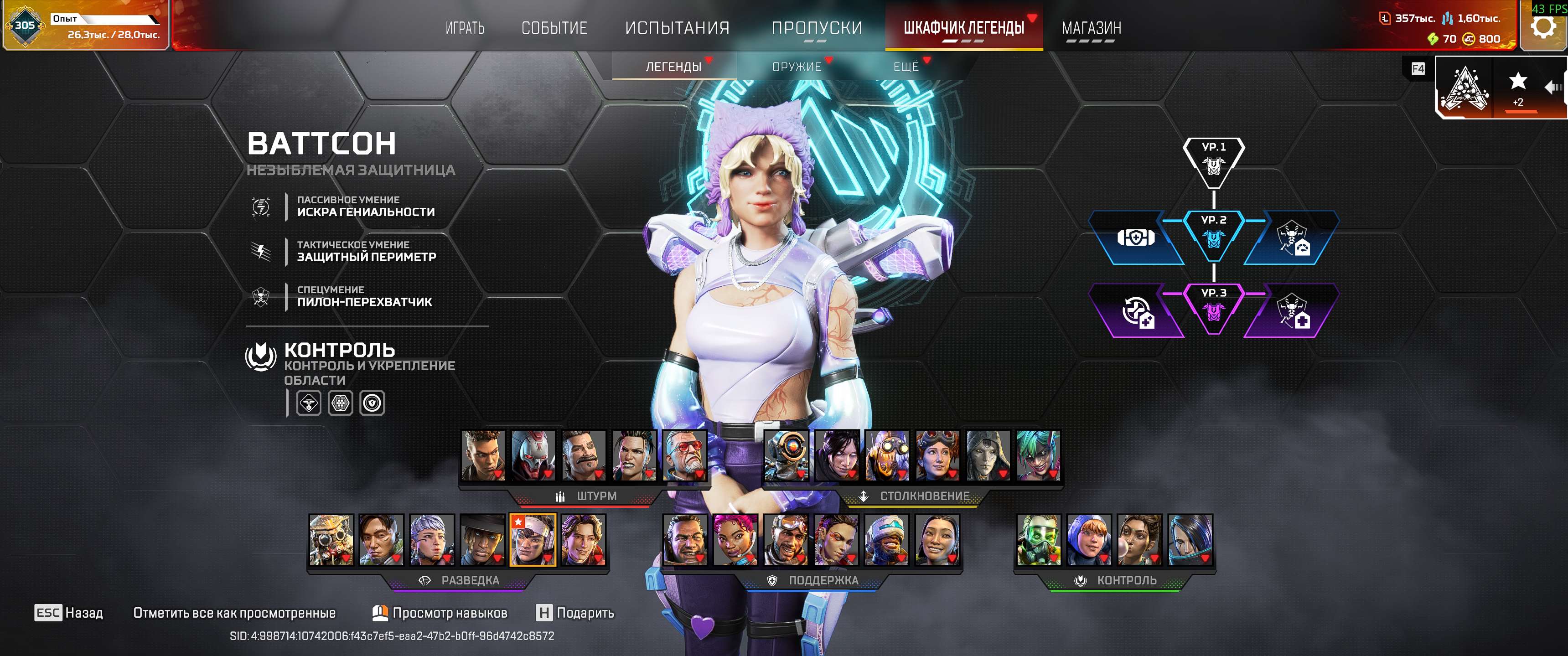Open the ПРОПУСКИ tab
1568x656 pixels.
point(816,28)
